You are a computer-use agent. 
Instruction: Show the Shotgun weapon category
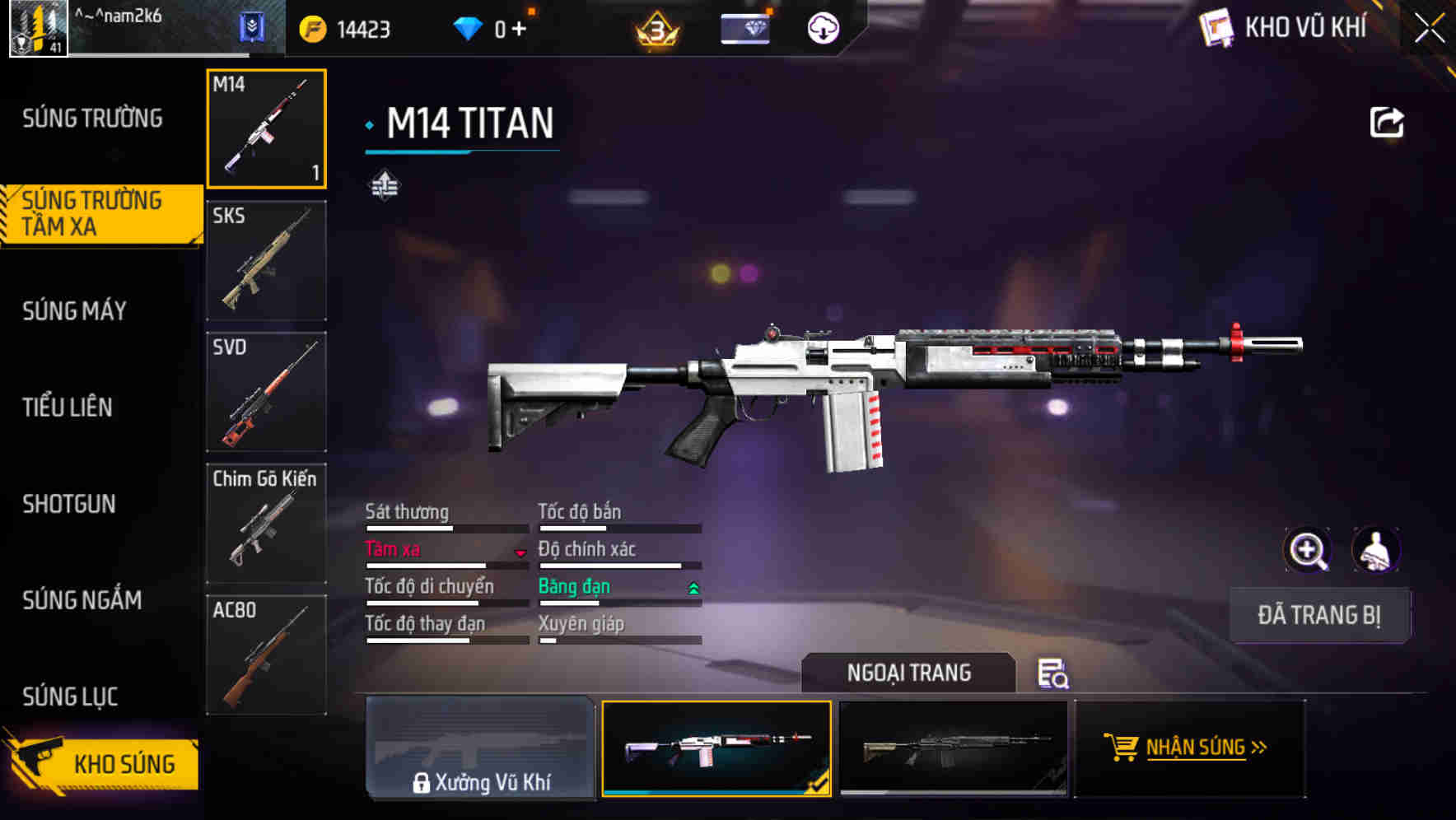click(69, 504)
